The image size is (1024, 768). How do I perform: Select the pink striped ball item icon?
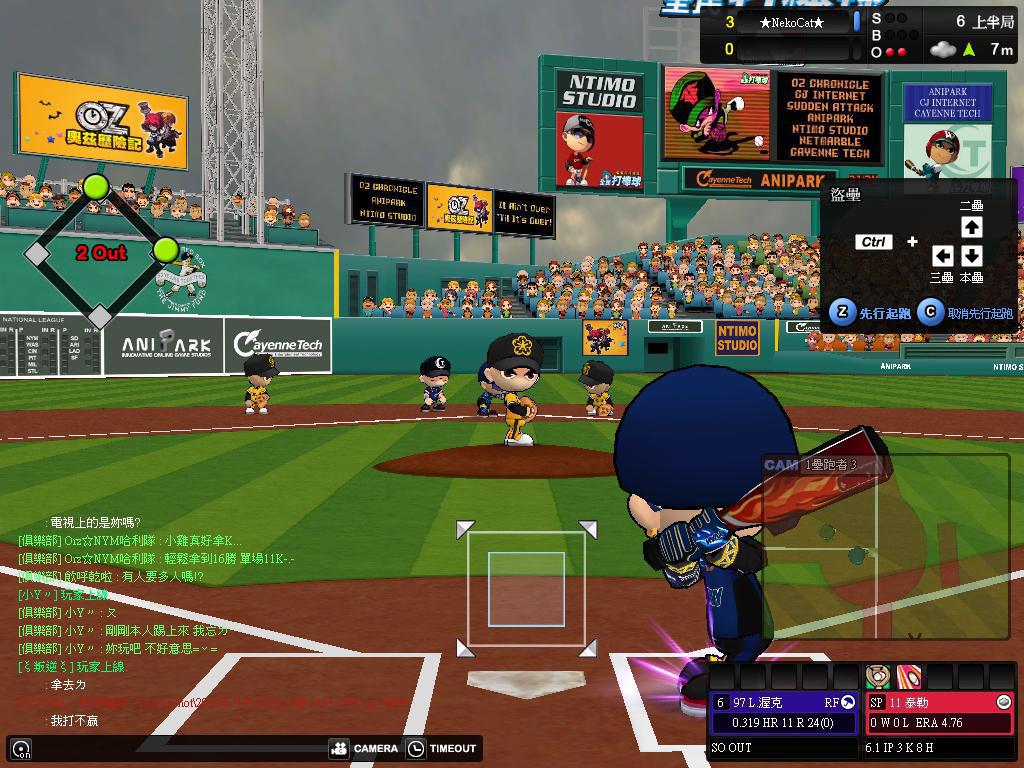908,675
